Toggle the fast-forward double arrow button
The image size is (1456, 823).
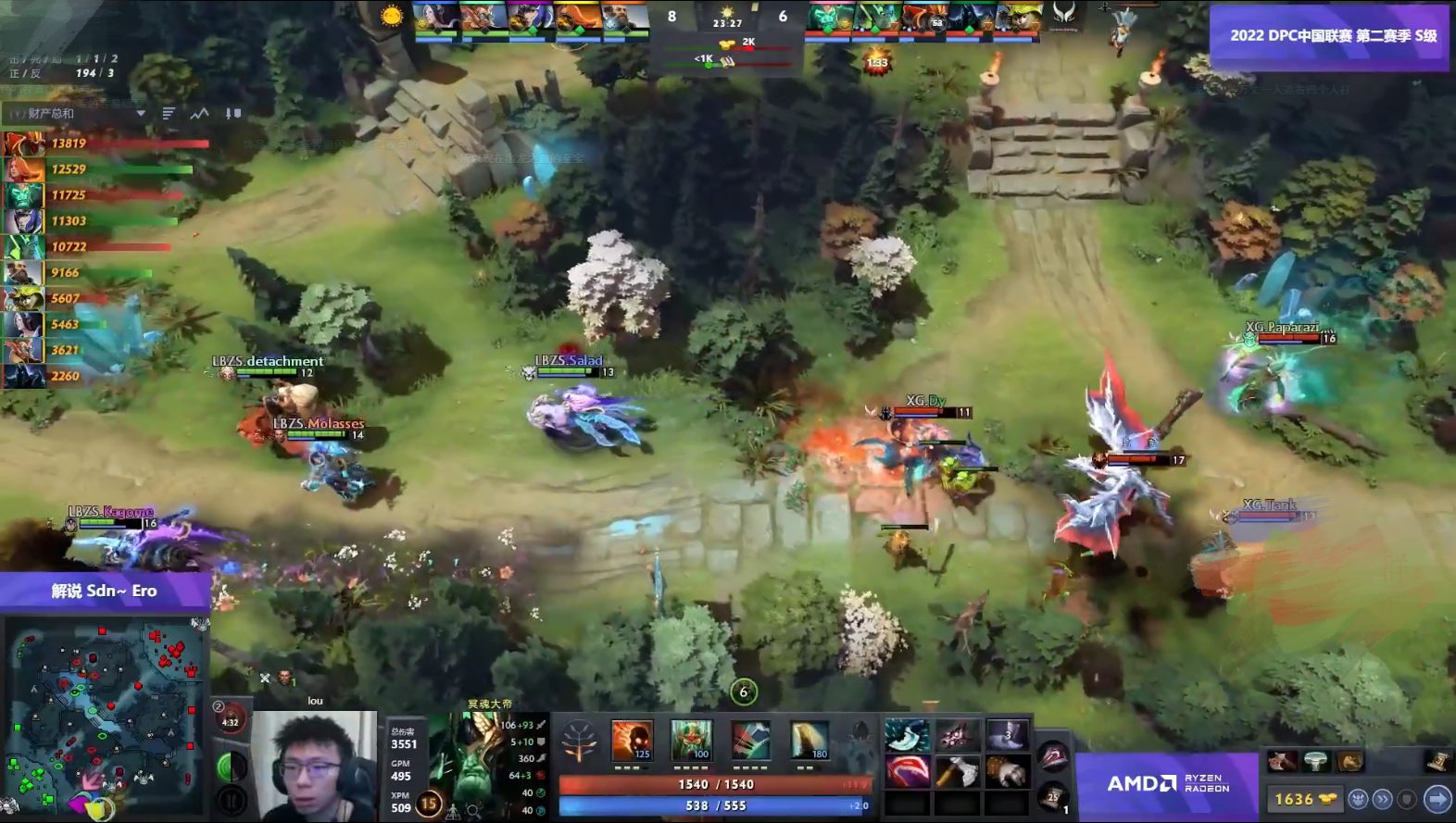[1383, 800]
